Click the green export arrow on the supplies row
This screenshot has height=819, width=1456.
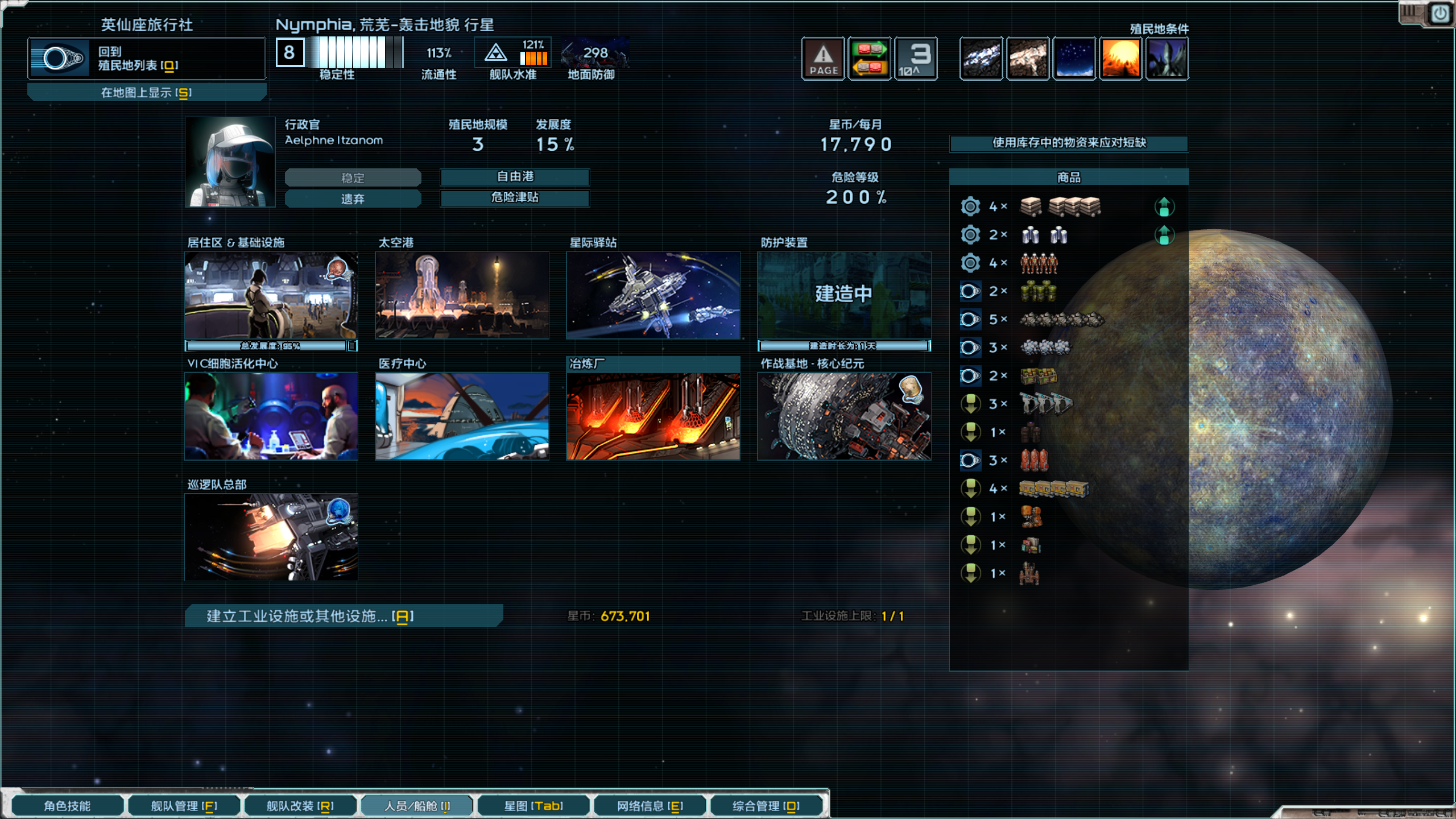click(x=1165, y=206)
